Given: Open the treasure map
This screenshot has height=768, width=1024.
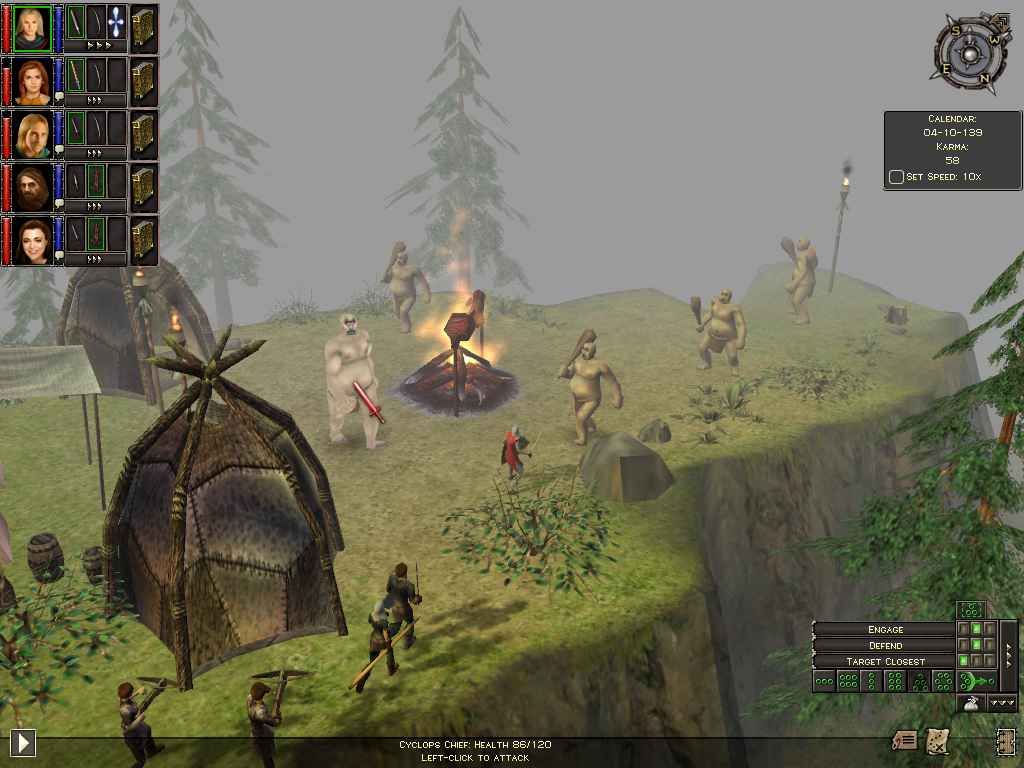Looking at the screenshot, I should (x=937, y=740).
